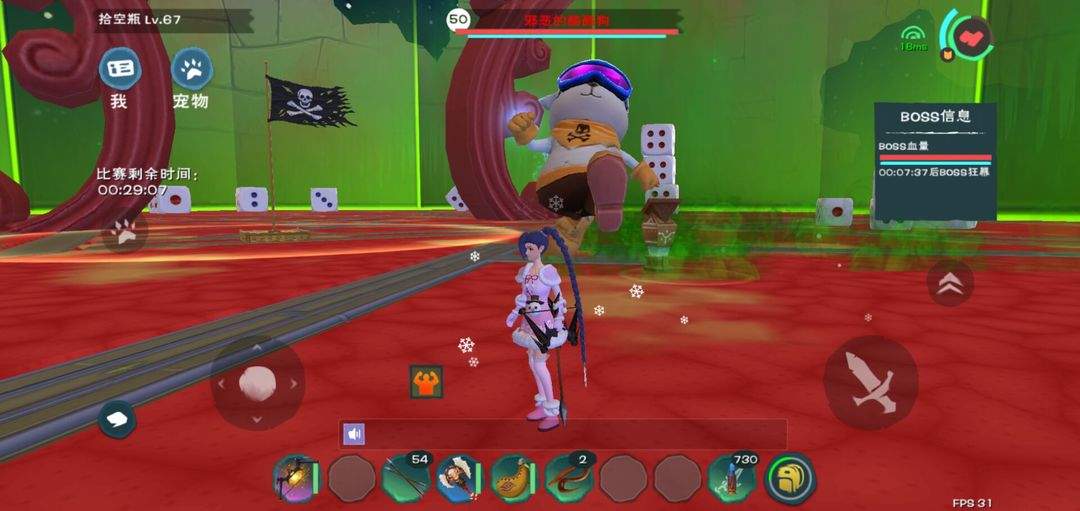Screen dimensions: 1080x511
Task: Tap the orange armor icon
Action: [426, 382]
